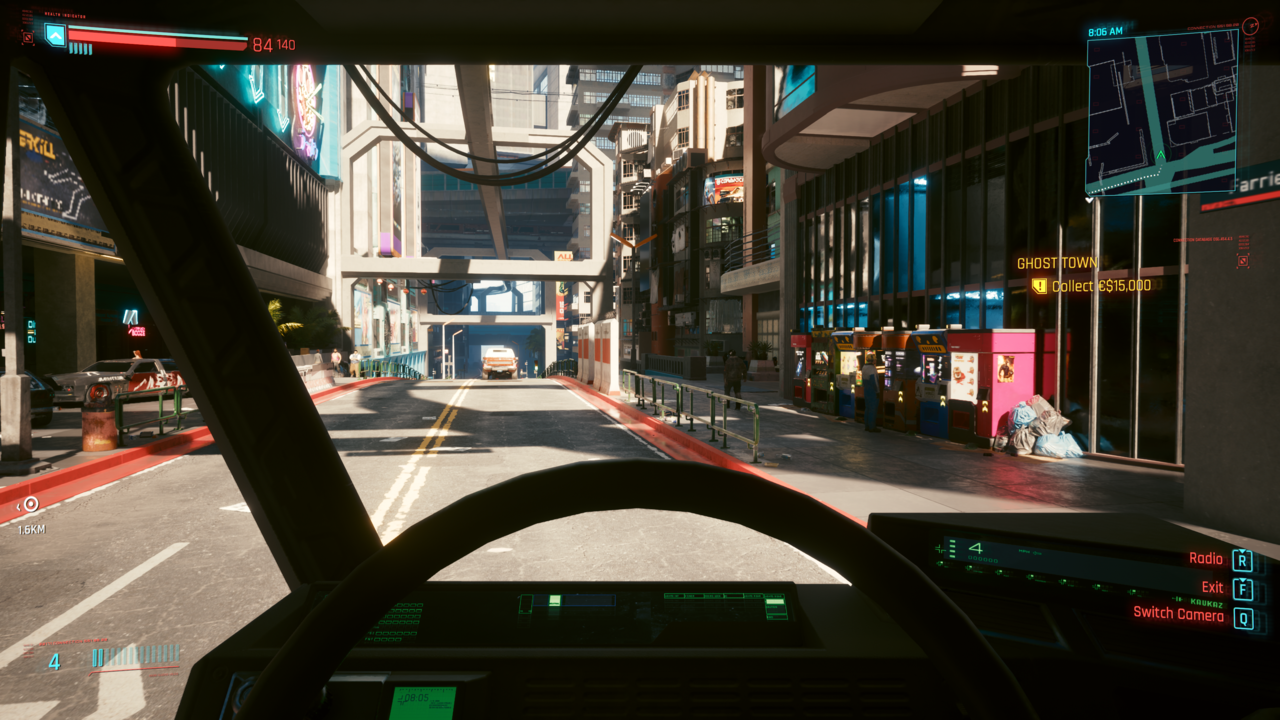The width and height of the screenshot is (1280, 720).
Task: Enable the MPH unit indicator on the dashboard
Action: (x=1022, y=552)
